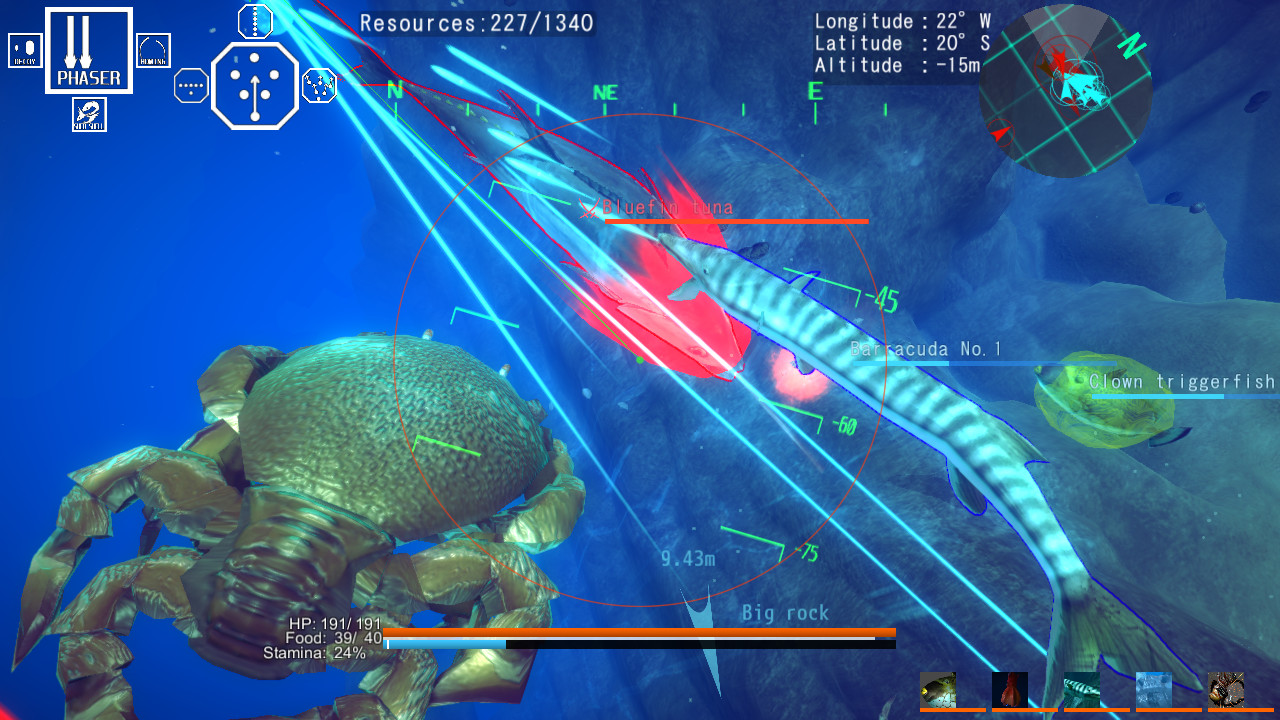Select the horizontal dotted formation icon
This screenshot has height=720, width=1280.
pyautogui.click(x=190, y=85)
